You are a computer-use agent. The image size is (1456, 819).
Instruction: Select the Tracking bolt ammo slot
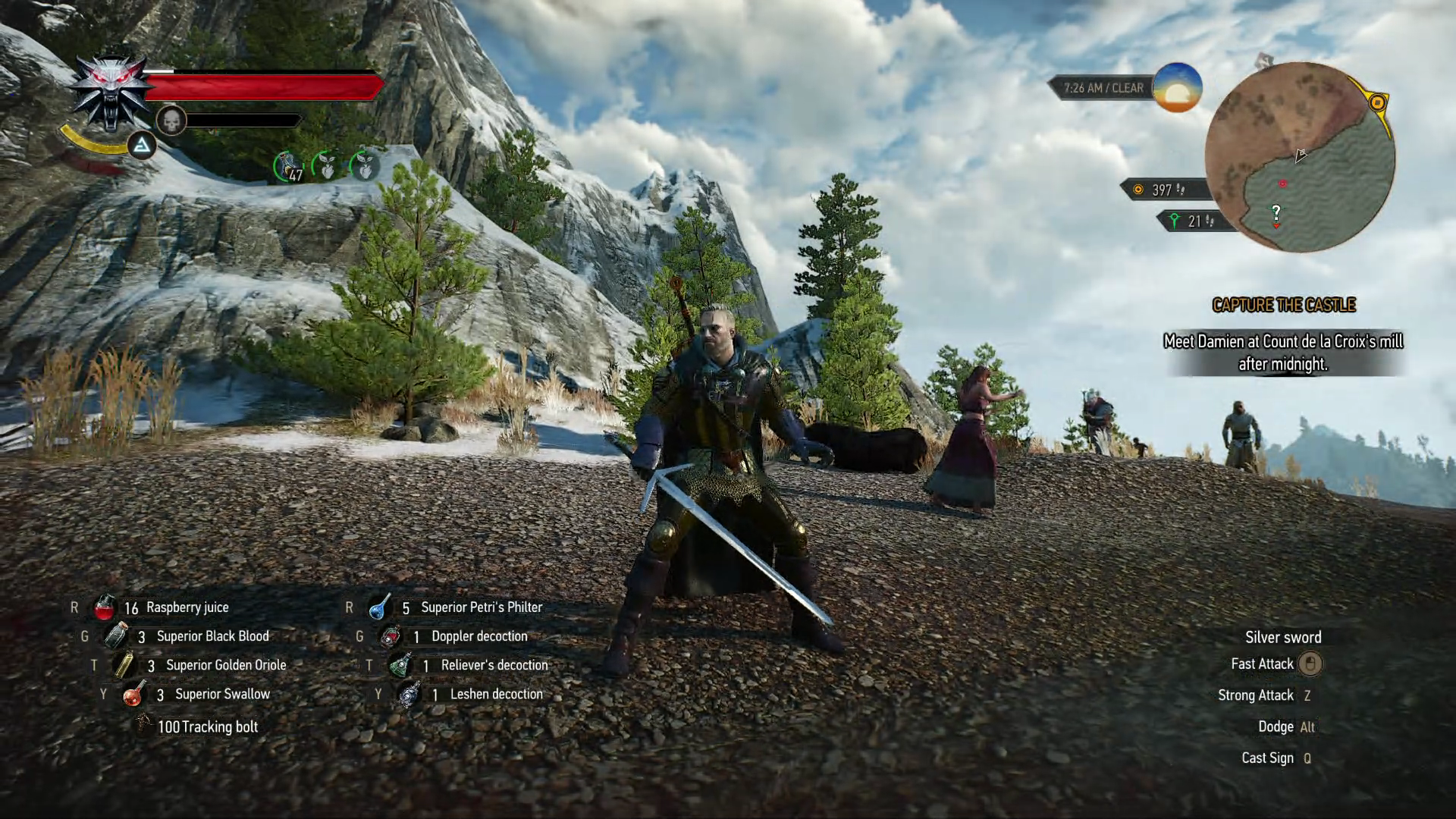point(144,726)
